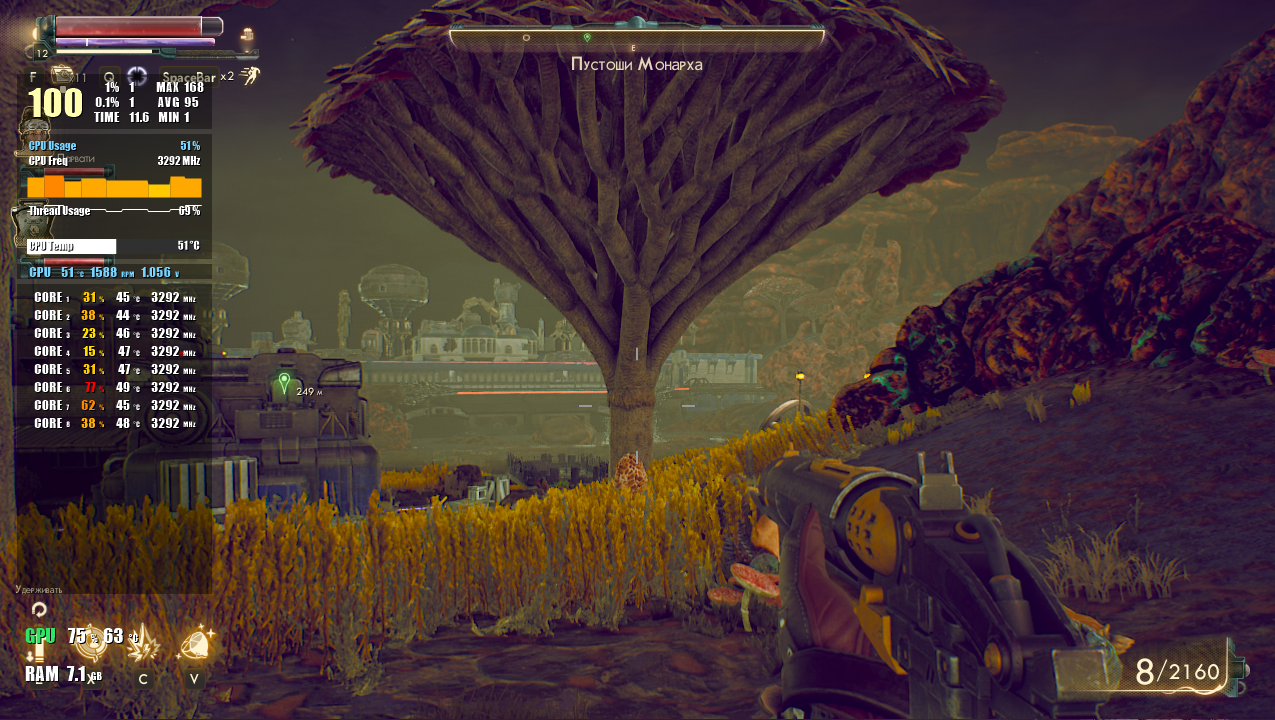Viewport: 1275px width, 720px height.
Task: Click the dodge running figure icon
Action: point(250,75)
